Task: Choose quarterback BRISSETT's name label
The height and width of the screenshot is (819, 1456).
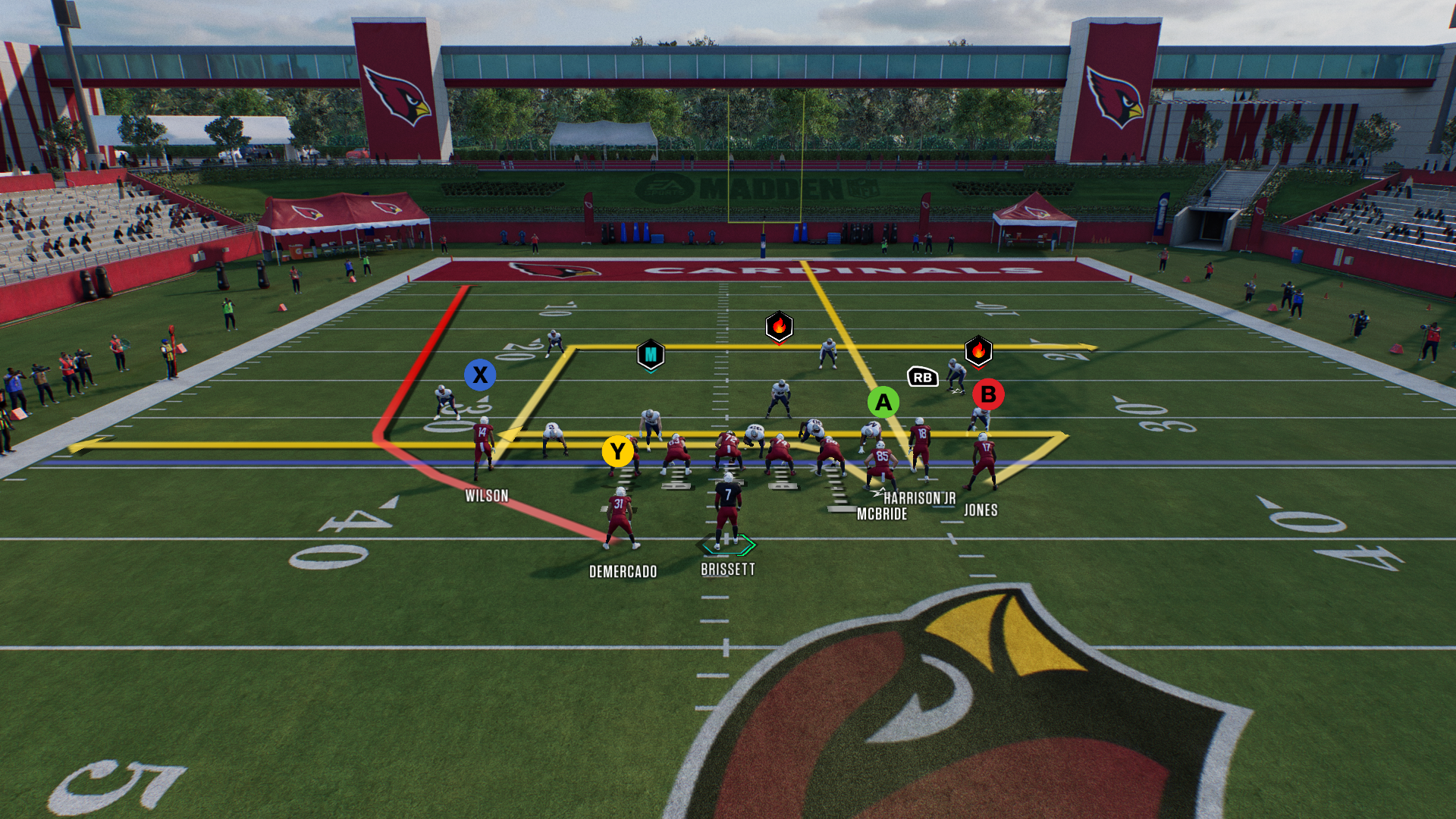Action: pos(727,570)
